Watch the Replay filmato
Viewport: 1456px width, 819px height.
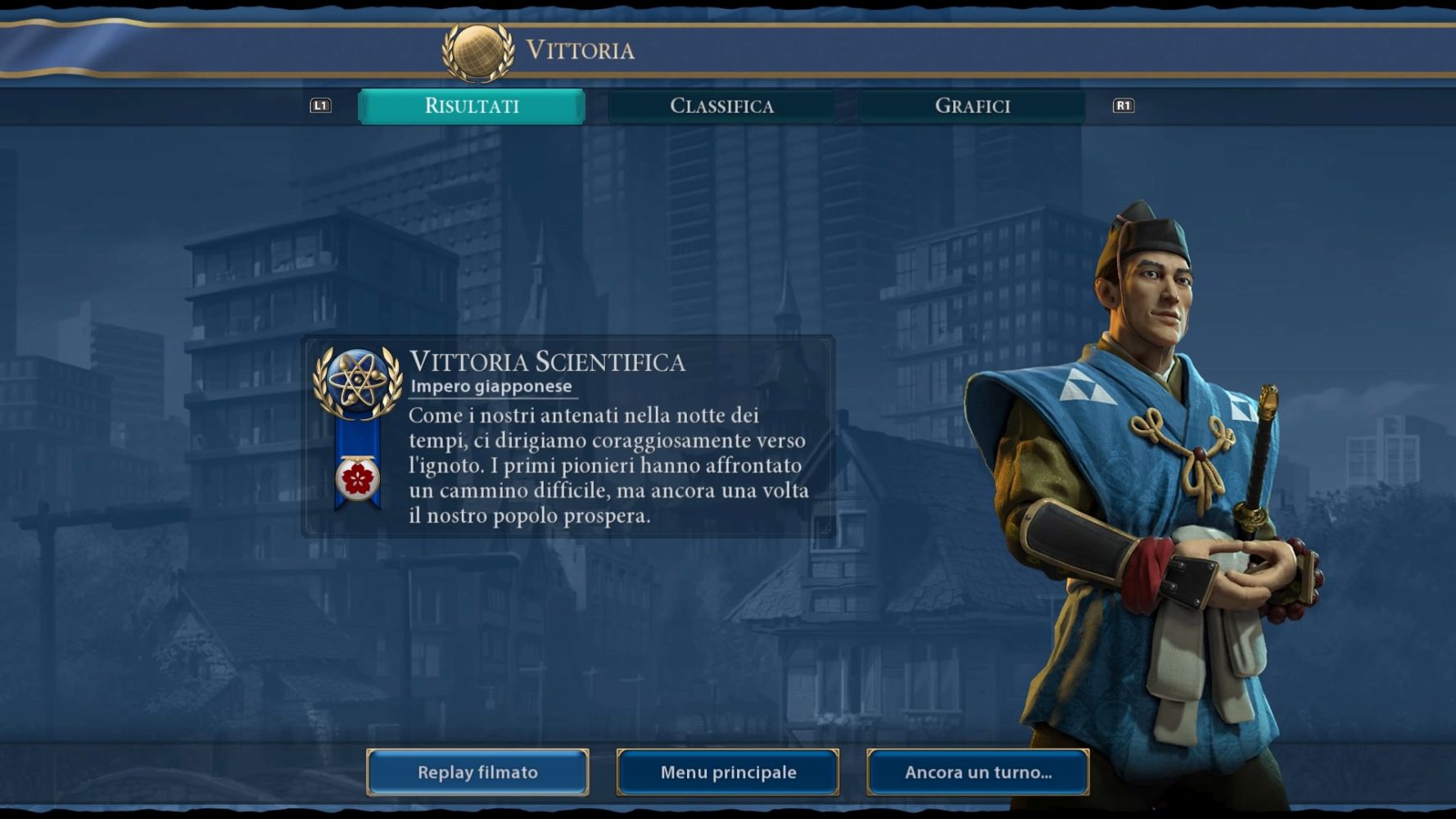pos(477,772)
